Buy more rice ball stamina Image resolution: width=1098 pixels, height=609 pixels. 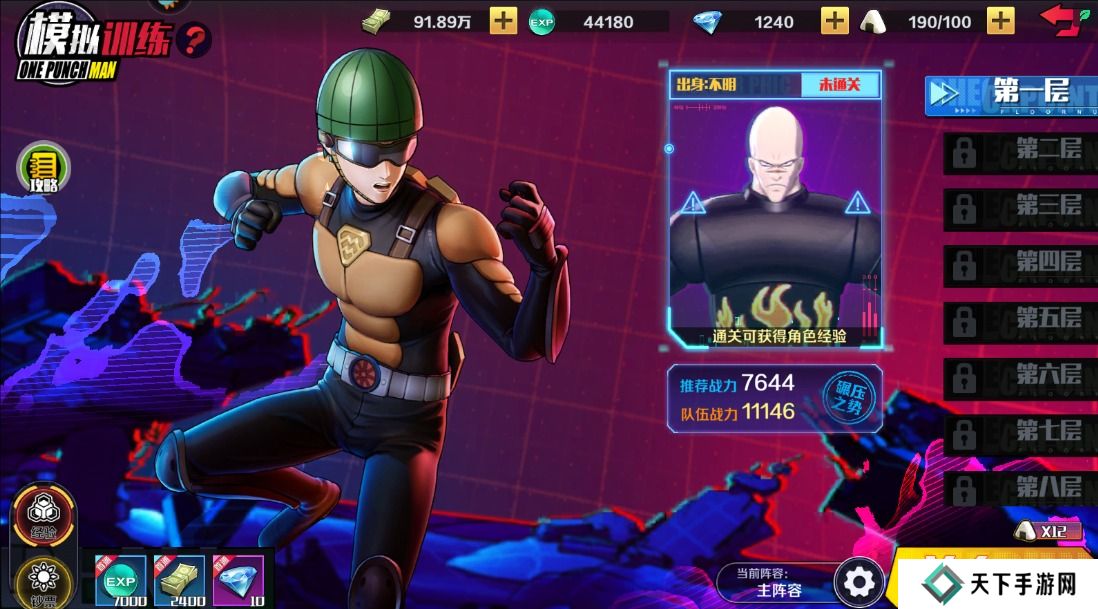pyautogui.click(x=1000, y=21)
